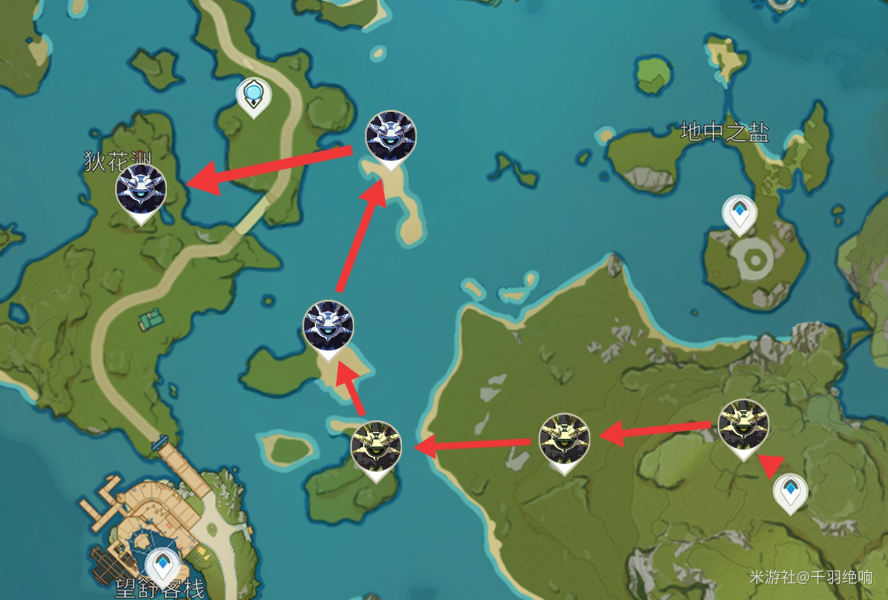Choose the blue enemy marker between two gold ones and sandbar

tap(328, 327)
